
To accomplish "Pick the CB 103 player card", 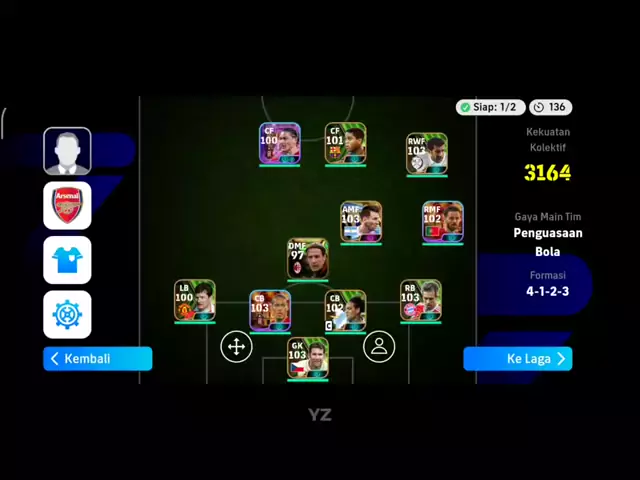I will coord(270,311).
